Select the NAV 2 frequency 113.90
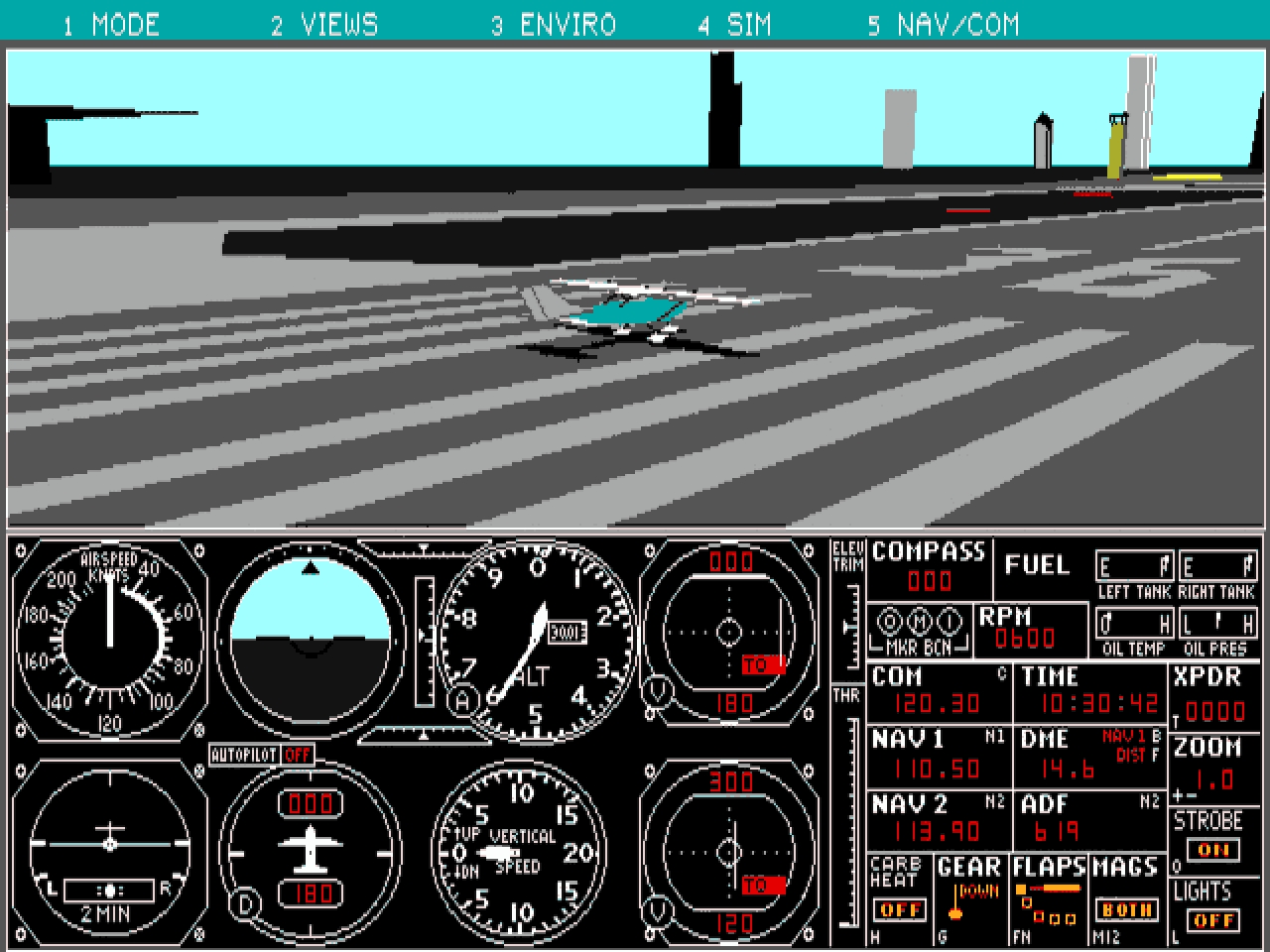 point(937,831)
